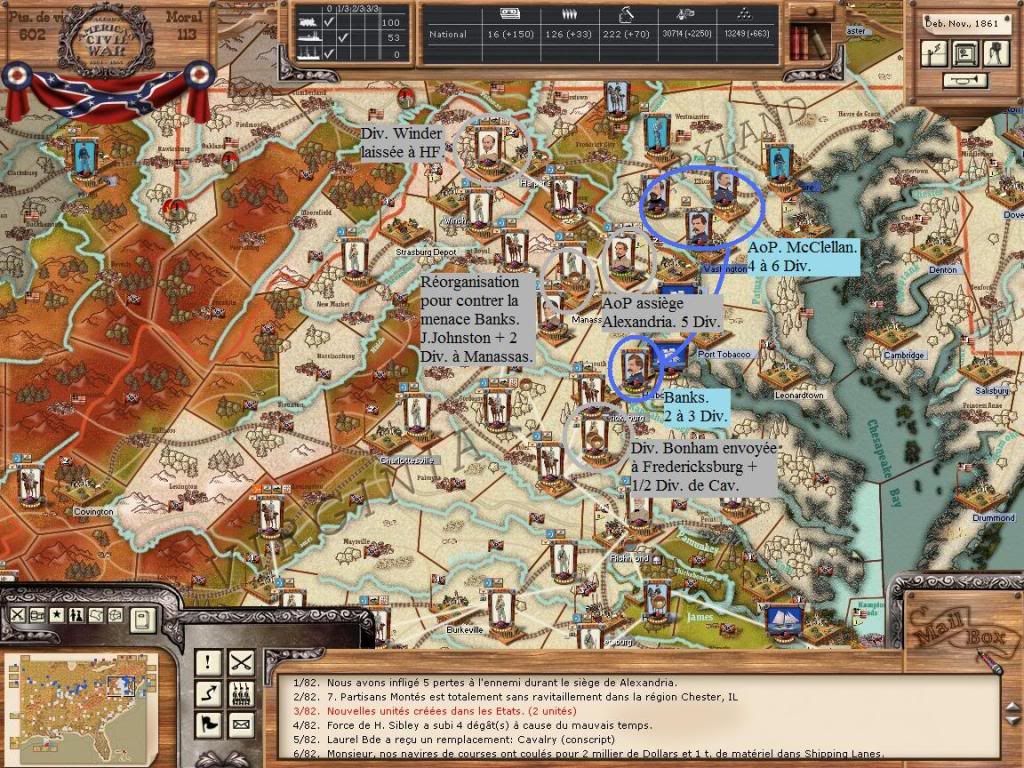Show crossed sabres battle messages

[241, 661]
